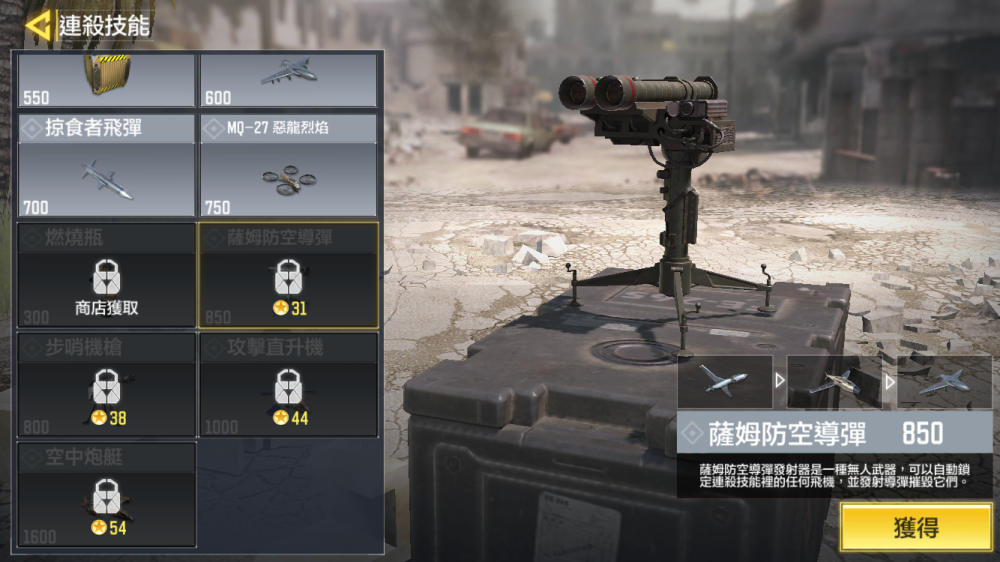The image size is (1000, 562).
Task: Select the locked 空中炮艇 tile
Action: 107,496
